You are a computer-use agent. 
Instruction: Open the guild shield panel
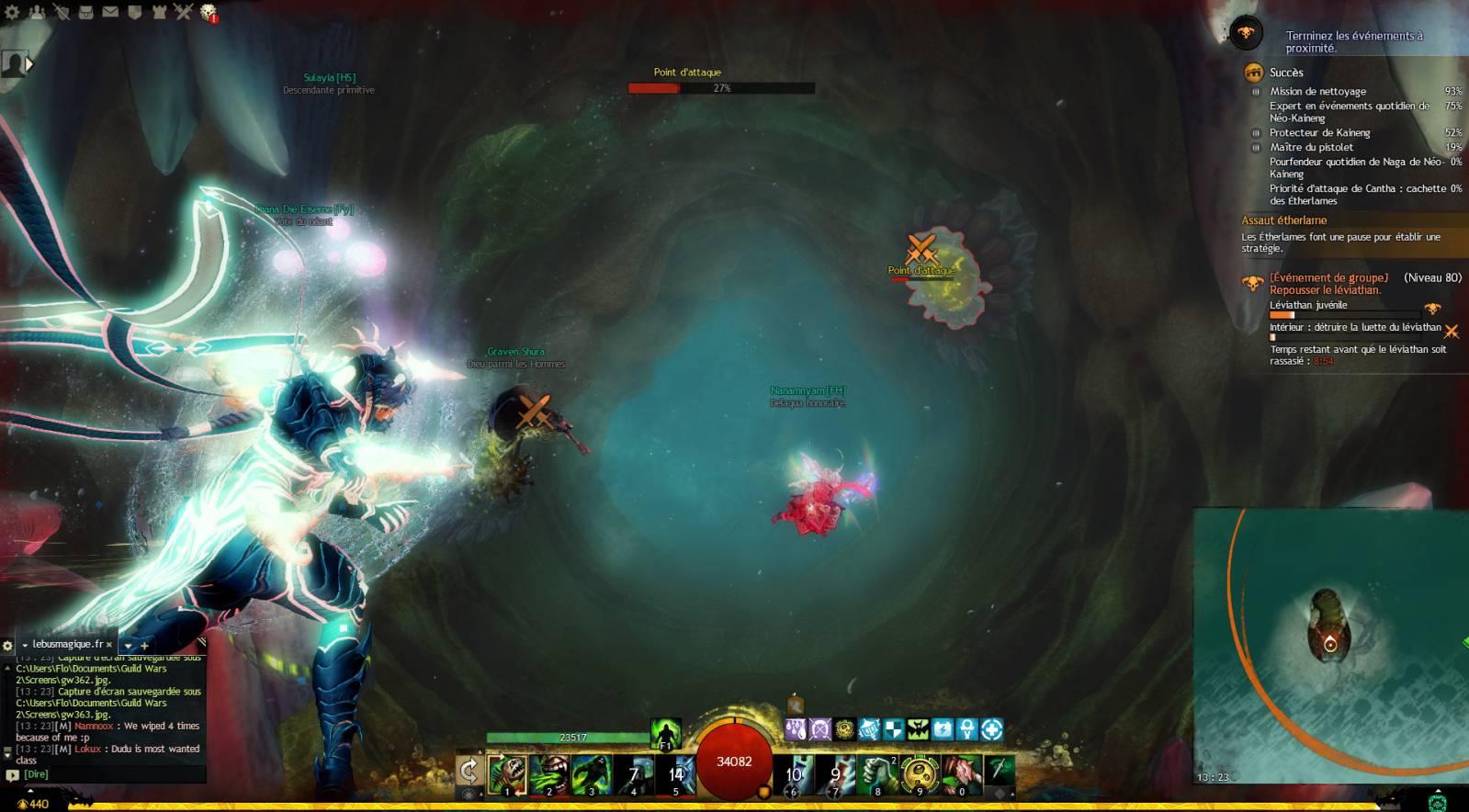(x=134, y=12)
